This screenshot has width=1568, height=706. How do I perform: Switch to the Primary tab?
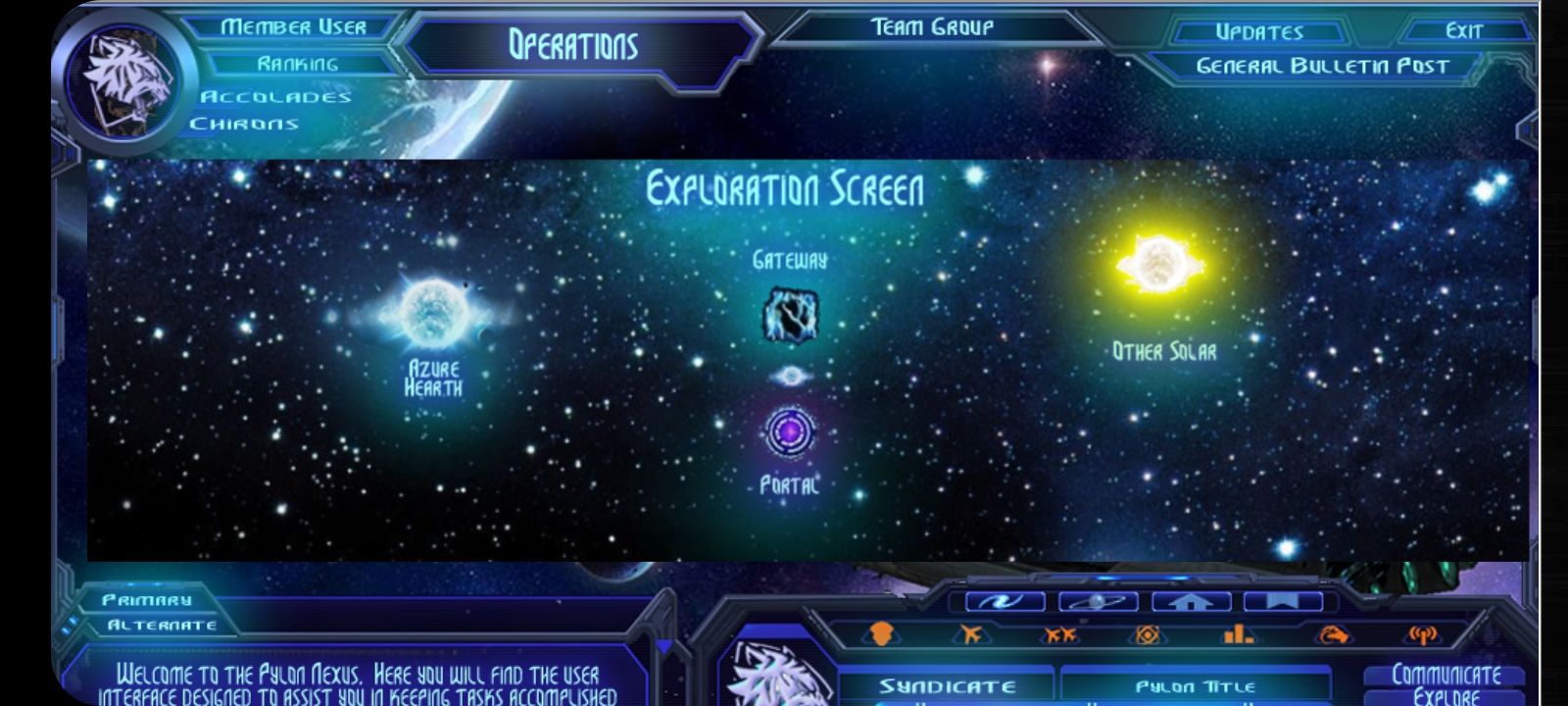click(147, 600)
